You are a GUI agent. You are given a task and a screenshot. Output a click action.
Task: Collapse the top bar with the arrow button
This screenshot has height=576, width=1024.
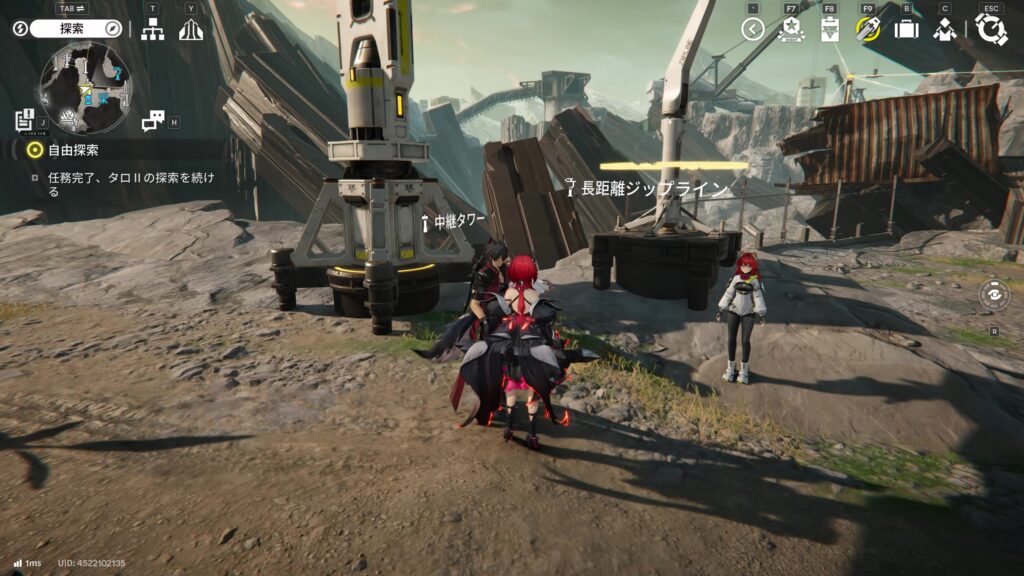753,29
